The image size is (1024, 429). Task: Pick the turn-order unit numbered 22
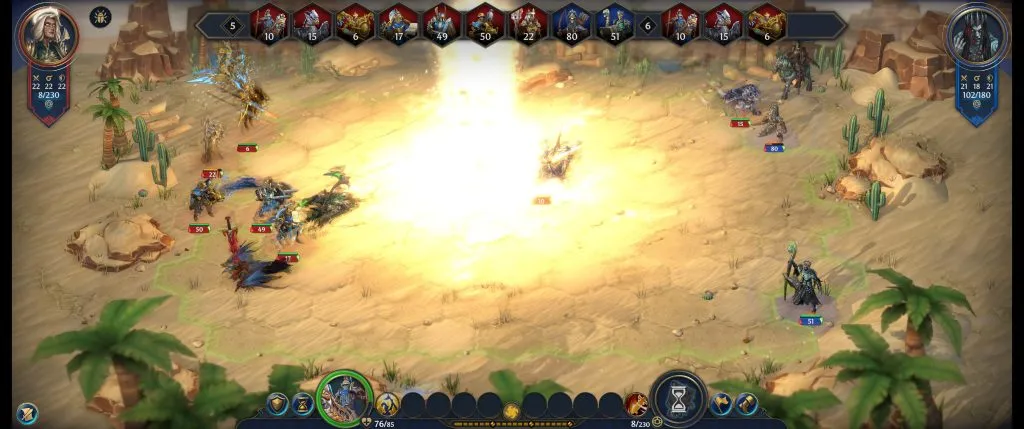point(529,23)
